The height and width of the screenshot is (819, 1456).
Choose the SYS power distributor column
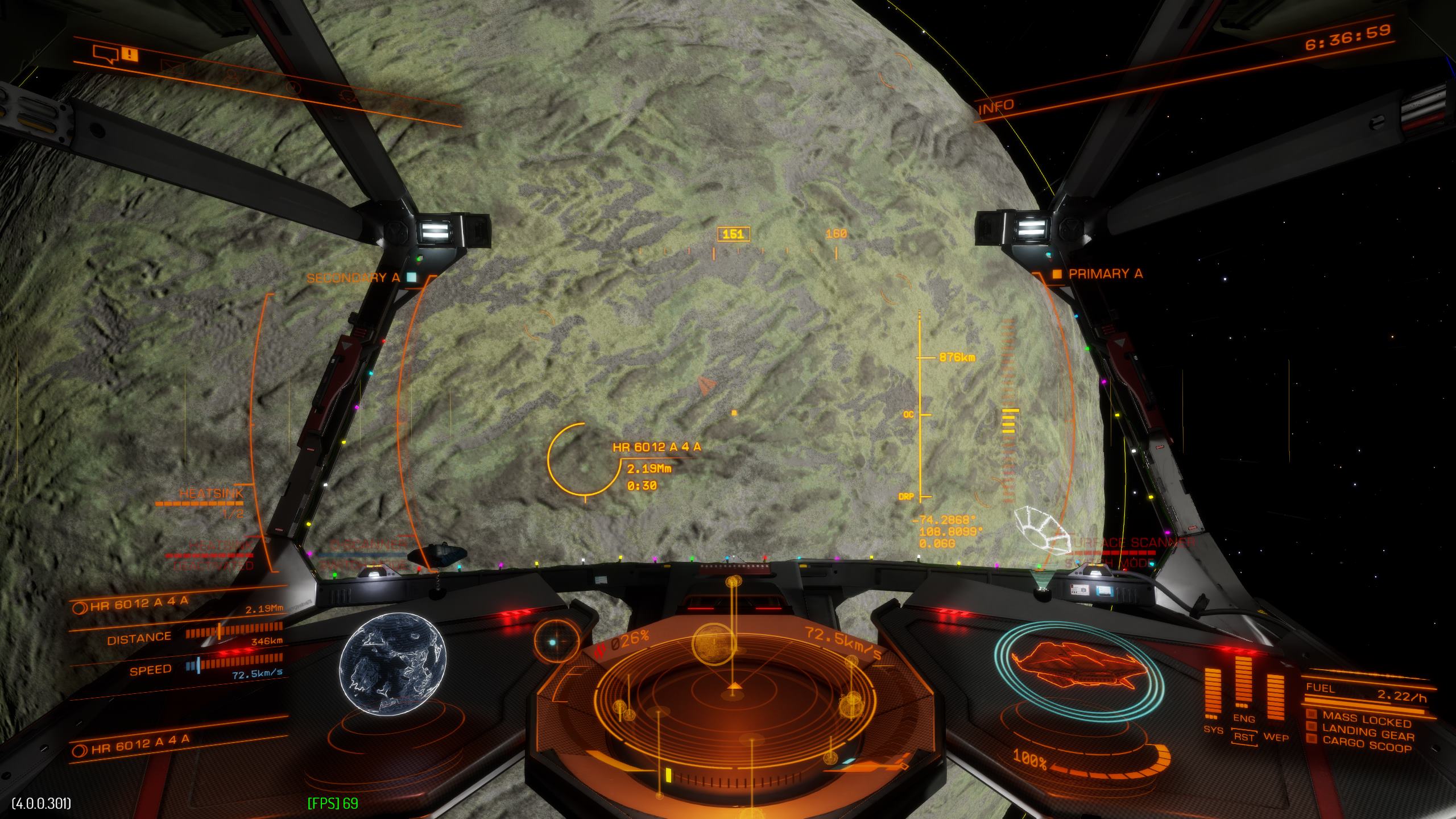pyautogui.click(x=1213, y=695)
